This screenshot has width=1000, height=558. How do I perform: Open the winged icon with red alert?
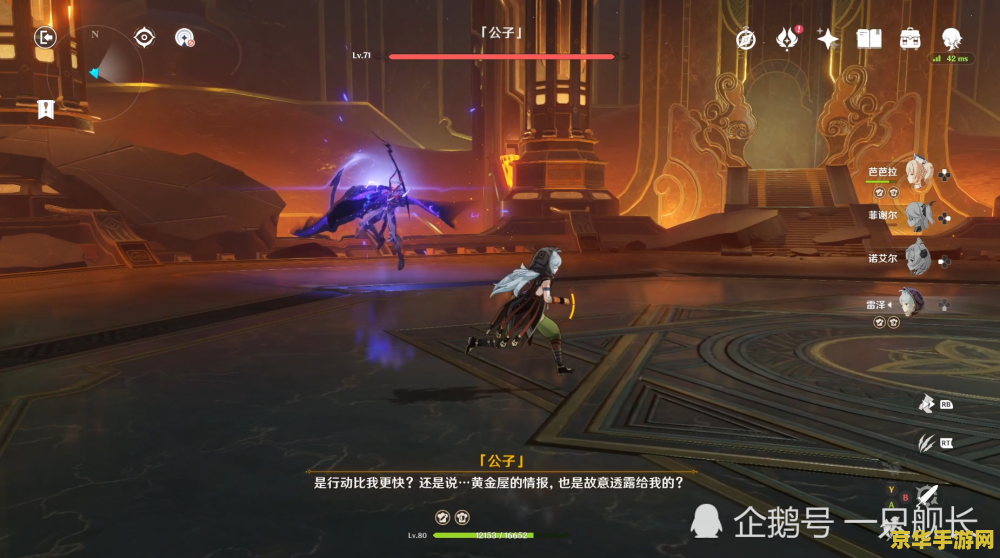coord(787,39)
